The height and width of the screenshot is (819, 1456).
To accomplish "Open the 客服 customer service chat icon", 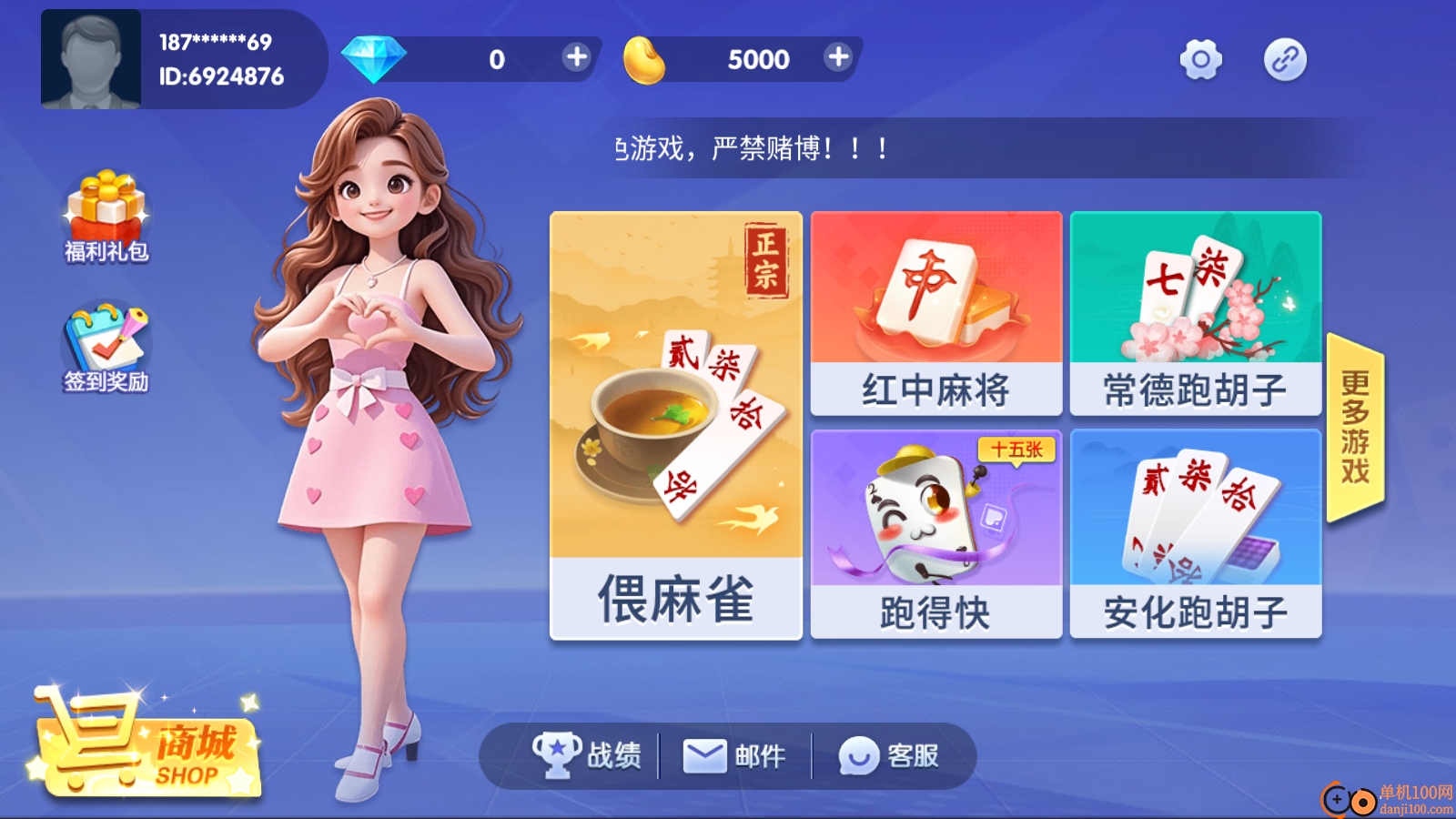I will tap(859, 754).
